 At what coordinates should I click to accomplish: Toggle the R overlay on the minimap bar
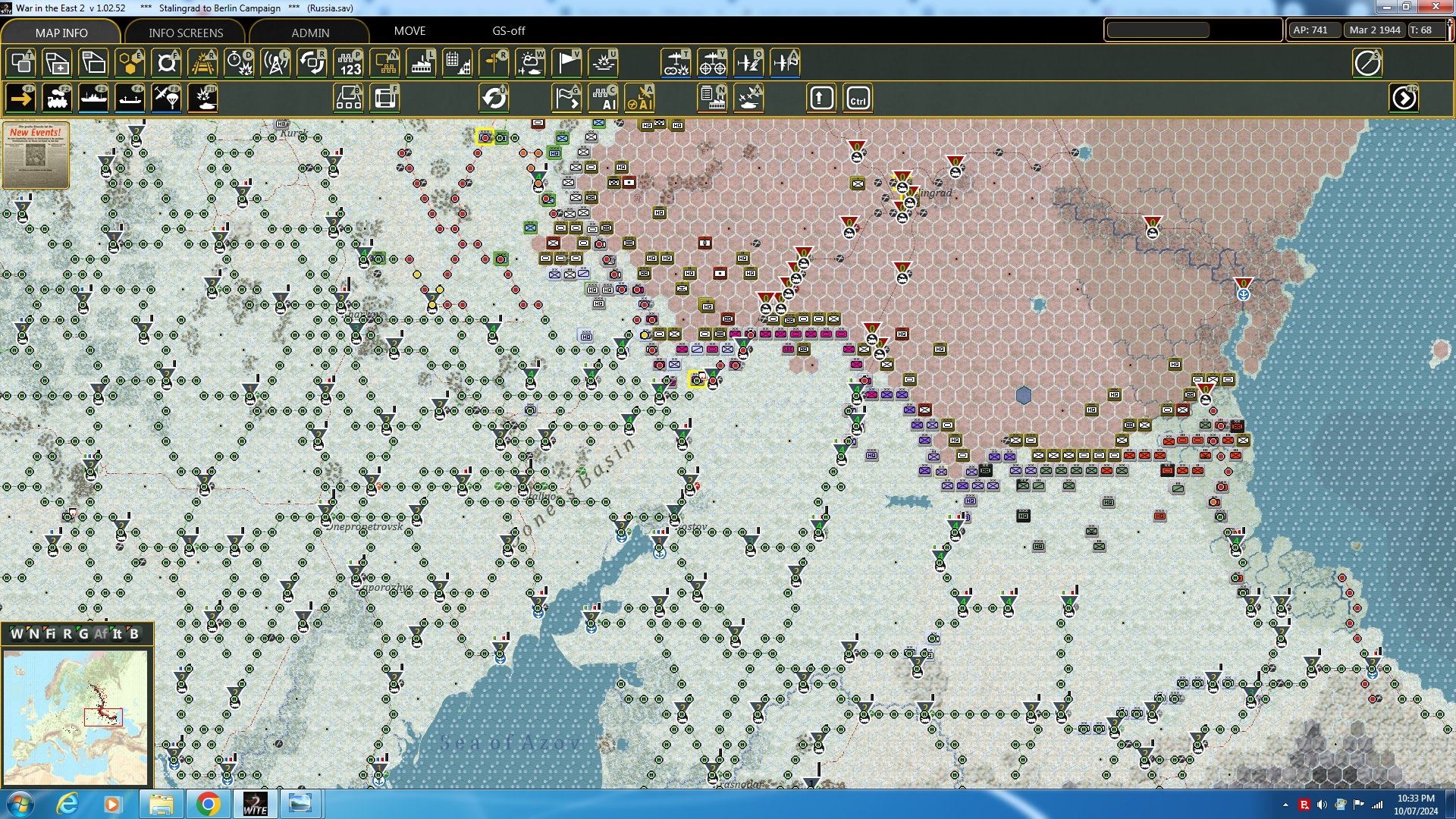pyautogui.click(x=67, y=635)
